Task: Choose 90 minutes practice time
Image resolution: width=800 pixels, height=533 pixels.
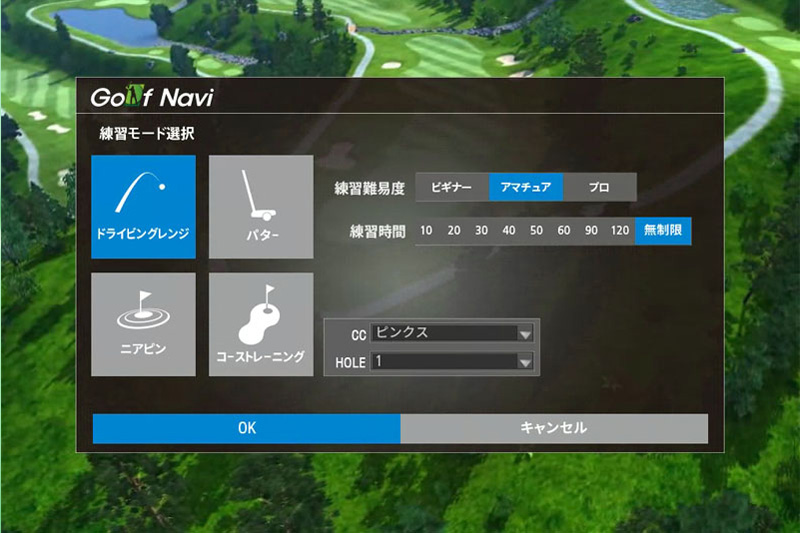Action: (x=591, y=231)
